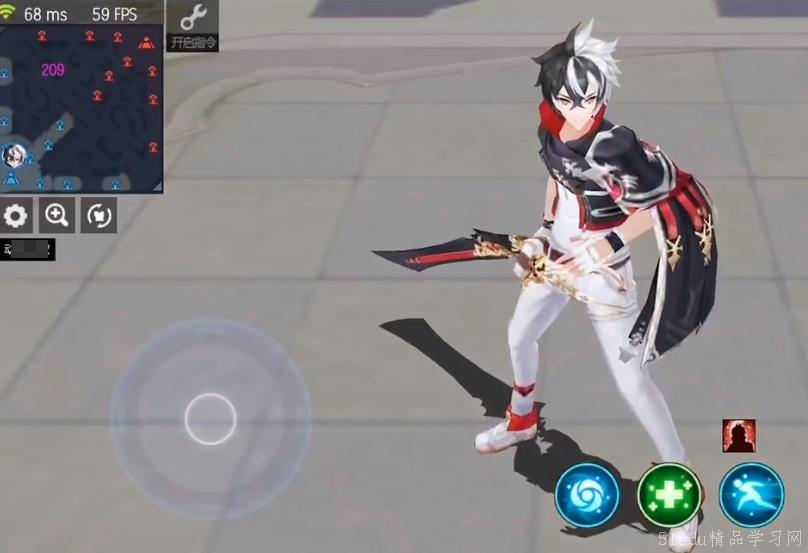Click the magnifier zoom-in button

(58, 214)
